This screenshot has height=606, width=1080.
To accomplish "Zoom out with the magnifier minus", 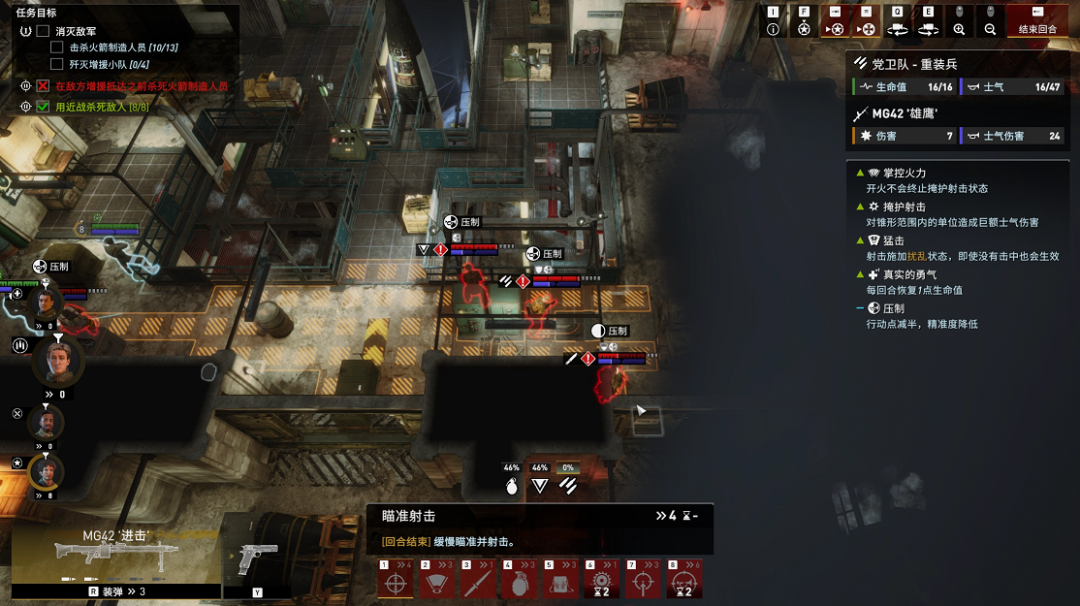I will click(x=990, y=29).
